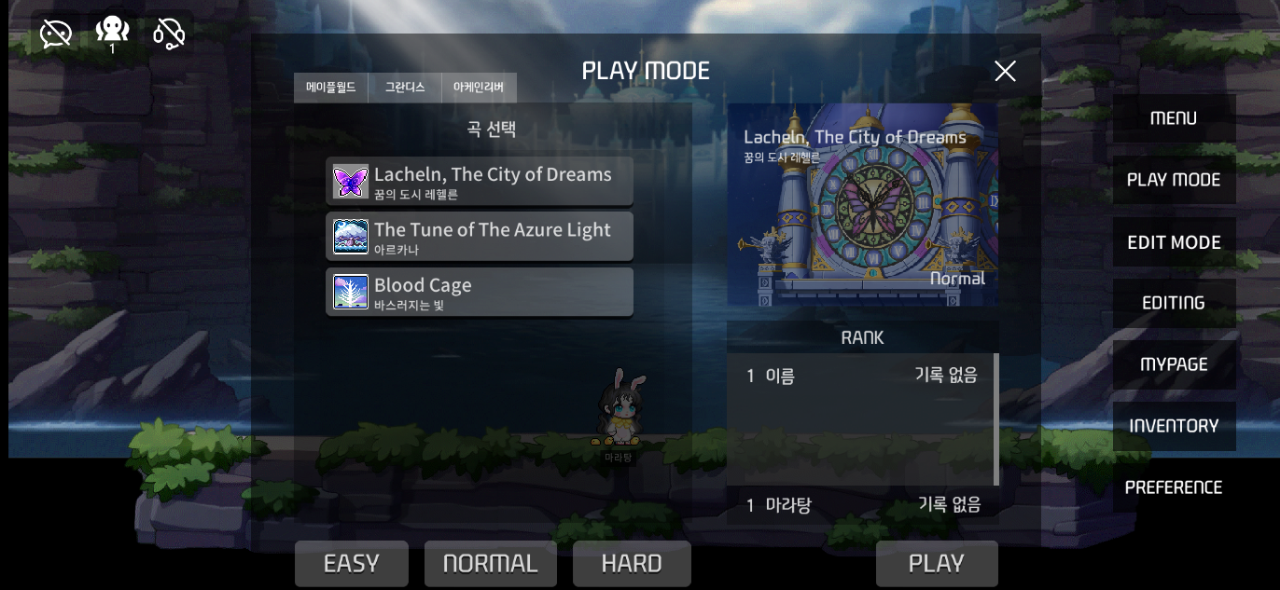
Task: Show MYPAGE
Action: 1173,365
